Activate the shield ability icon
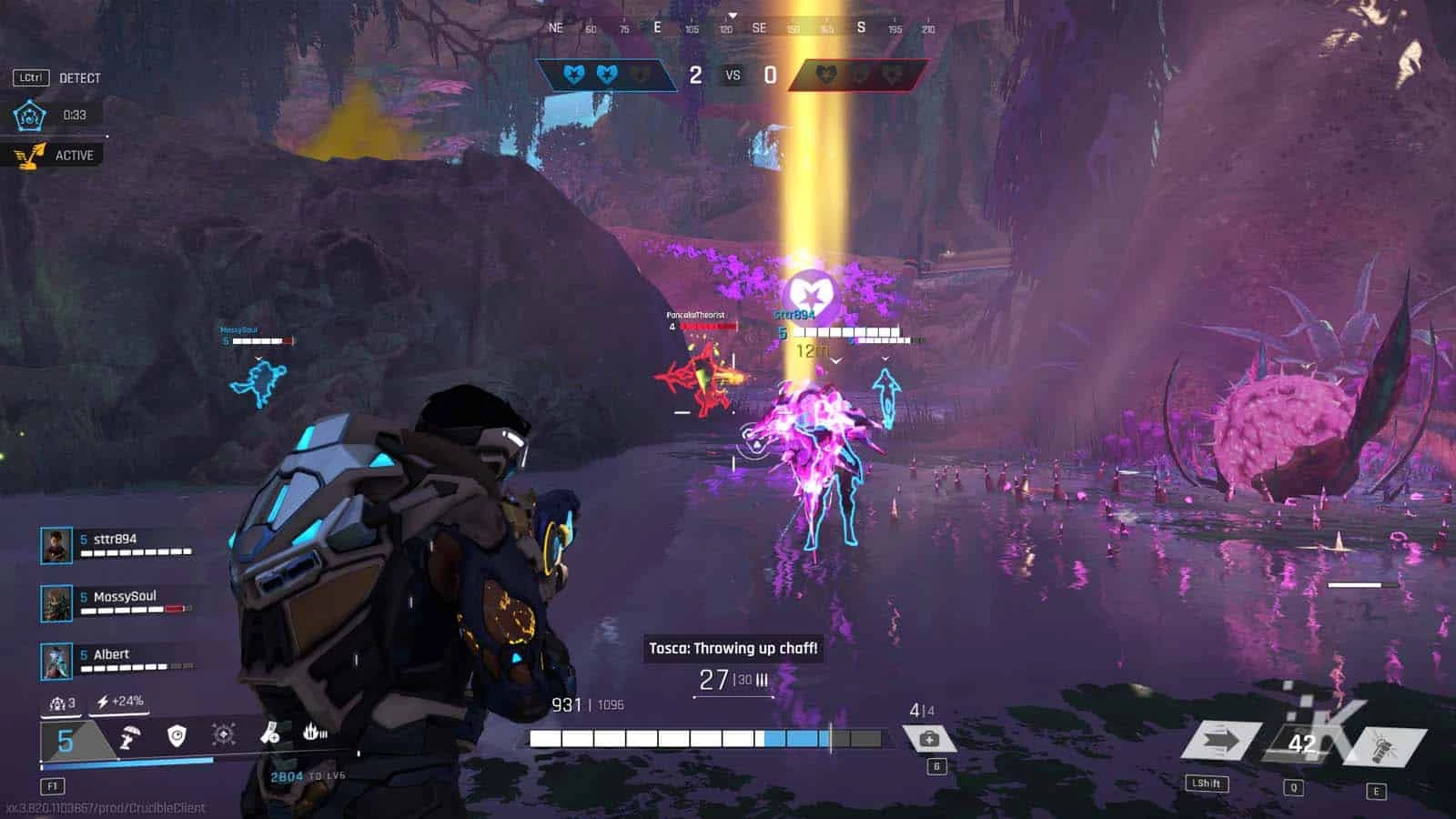1456x819 pixels. click(x=176, y=735)
